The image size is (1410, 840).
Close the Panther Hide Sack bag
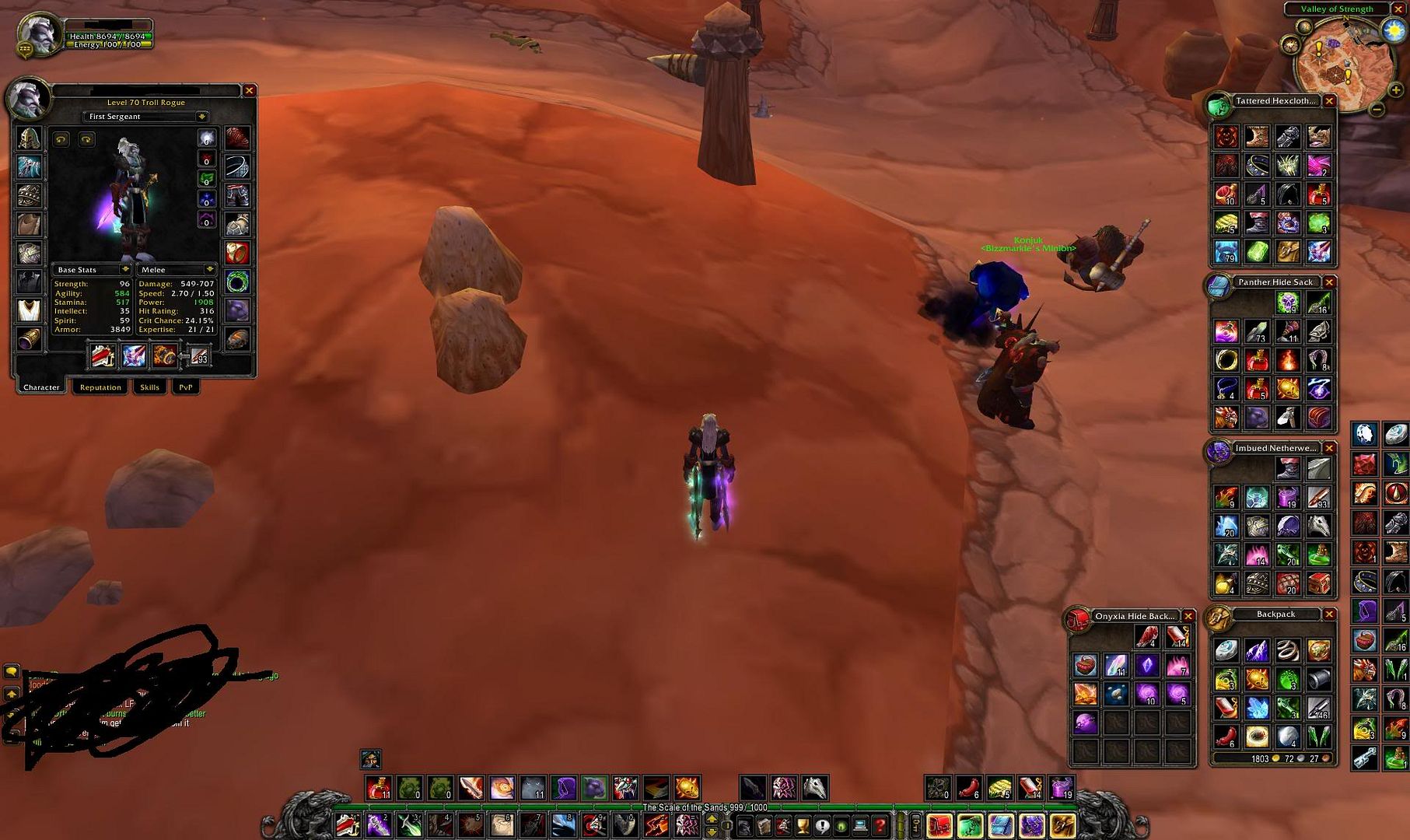pyautogui.click(x=1329, y=282)
